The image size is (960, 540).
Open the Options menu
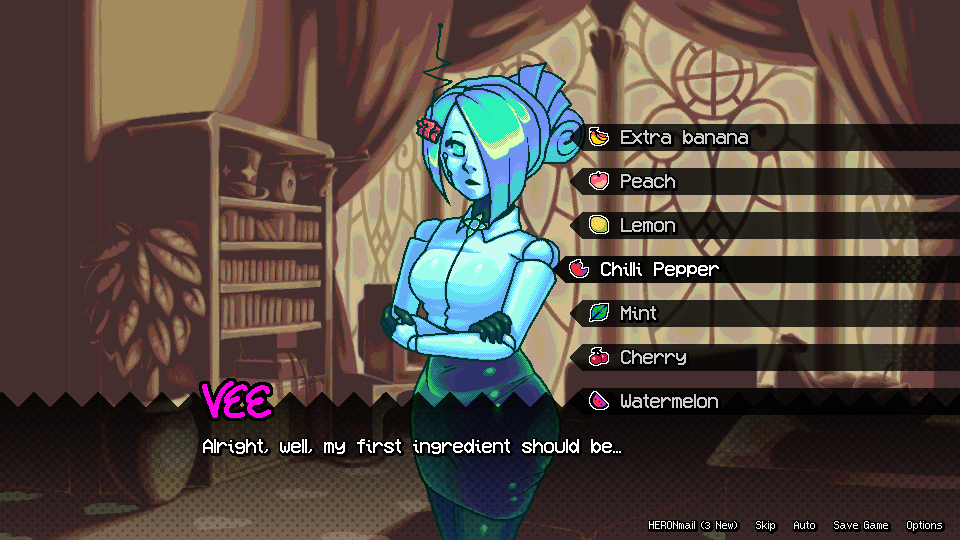tap(924, 526)
